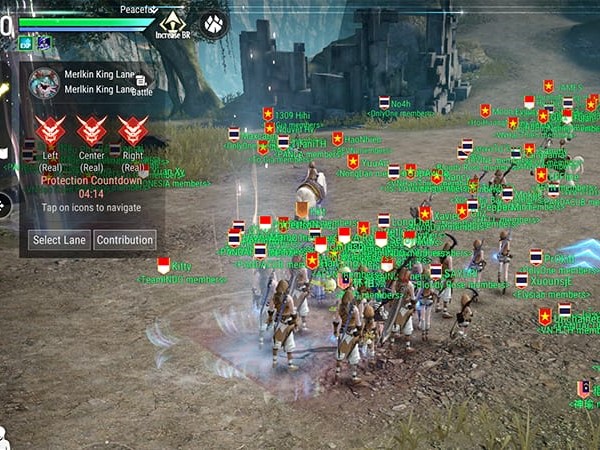This screenshot has width=600, height=450.
Task: Open the Select Lane button
Action: 60,240
